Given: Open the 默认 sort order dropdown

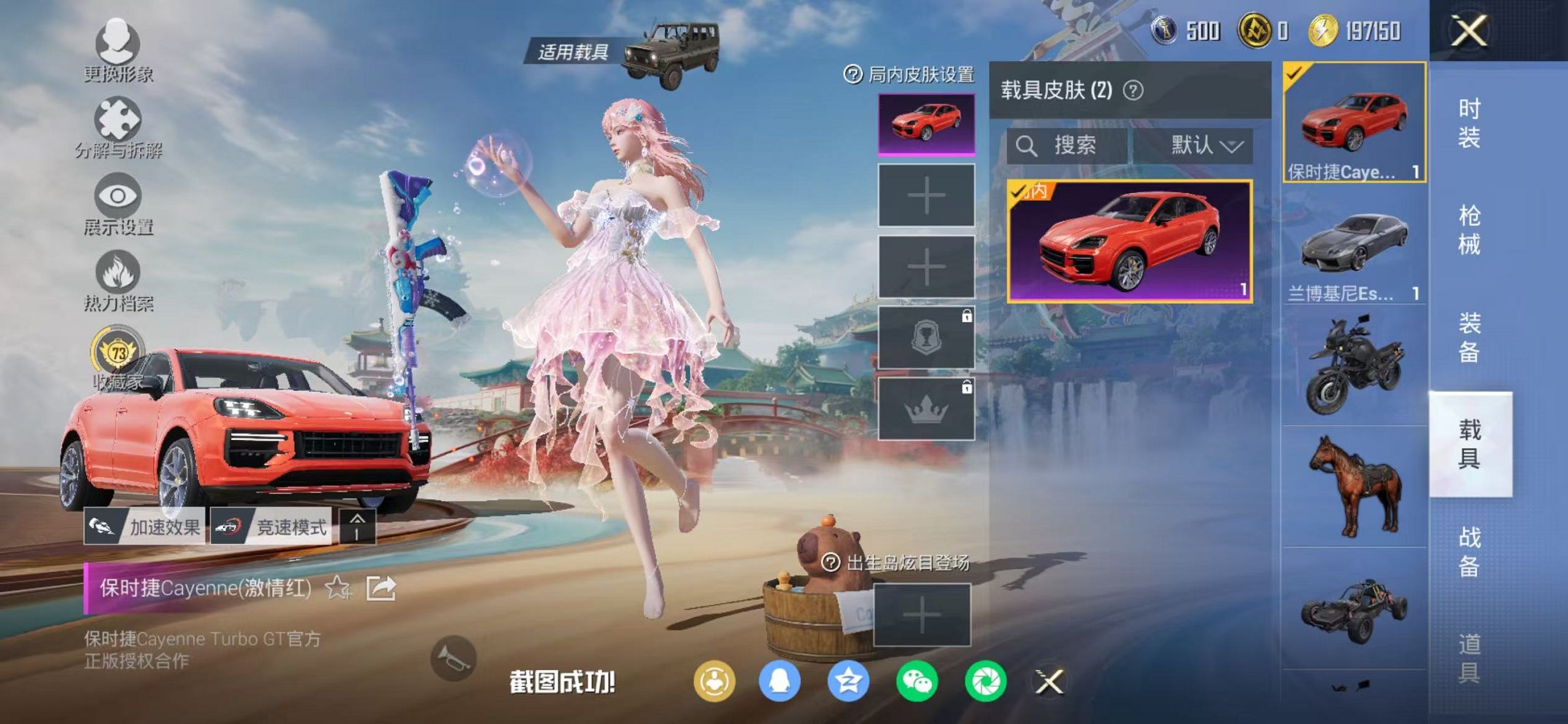Looking at the screenshot, I should click(x=1206, y=146).
